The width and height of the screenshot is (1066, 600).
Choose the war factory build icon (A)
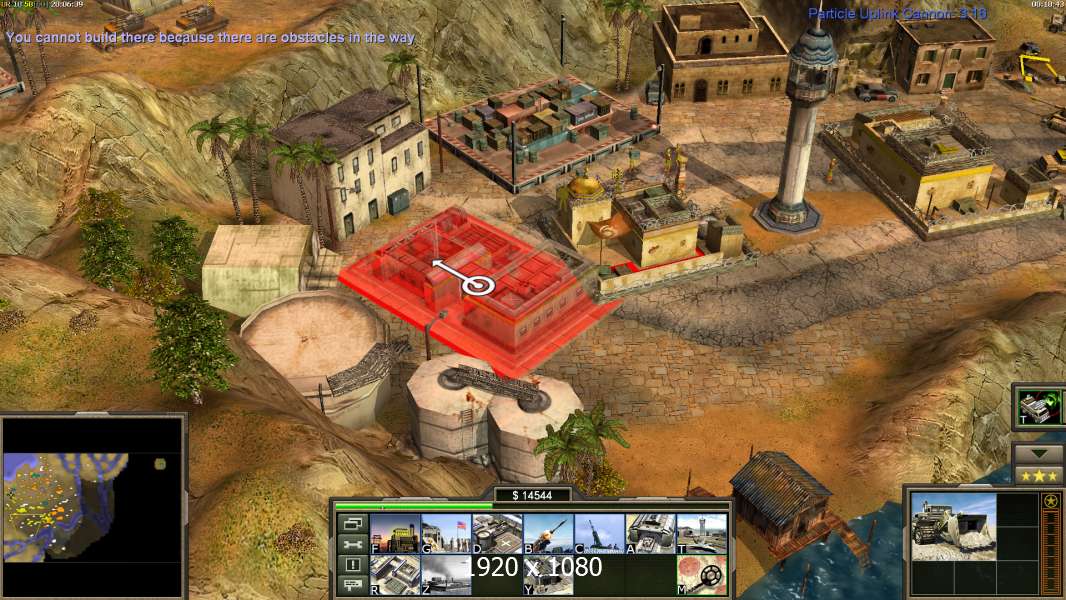click(x=651, y=533)
